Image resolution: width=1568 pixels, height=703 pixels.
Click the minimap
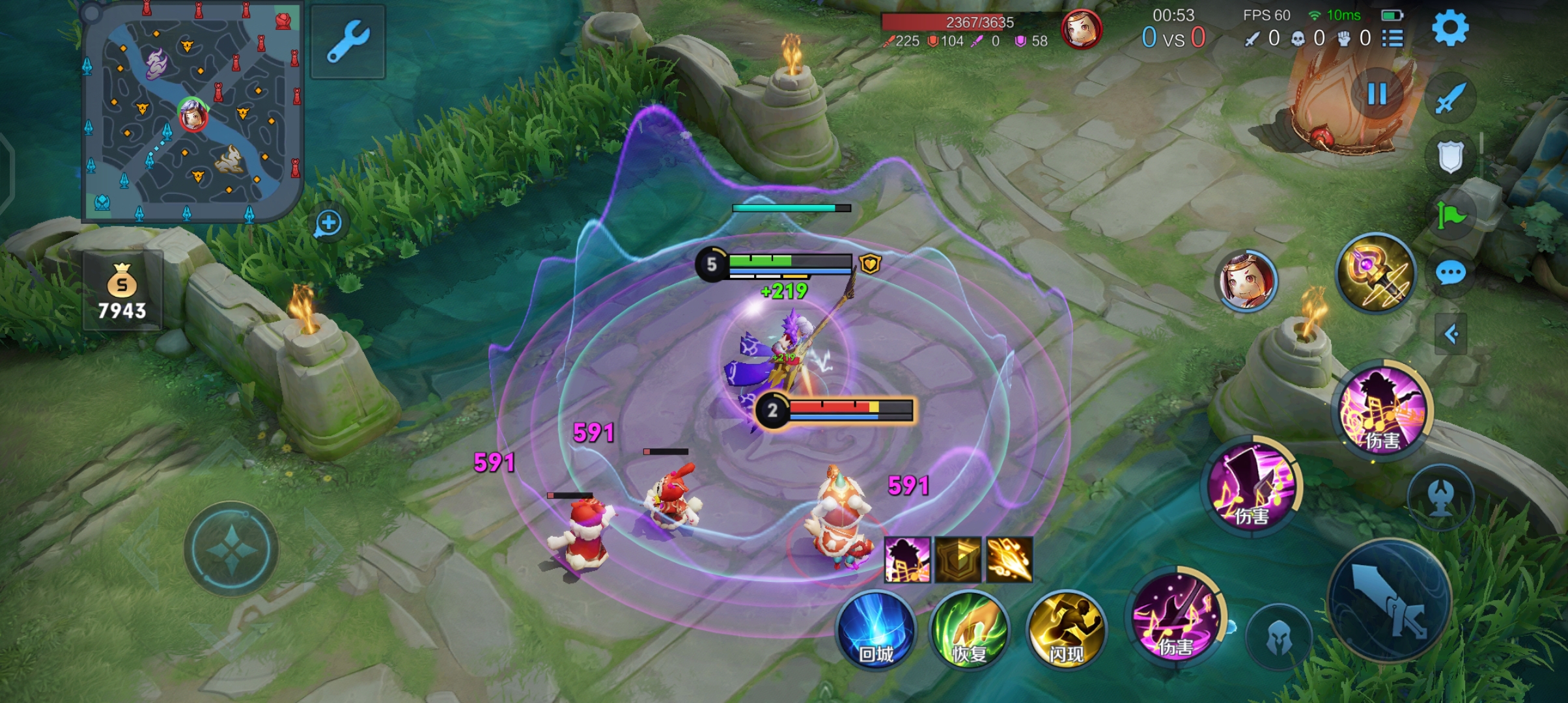[x=192, y=112]
